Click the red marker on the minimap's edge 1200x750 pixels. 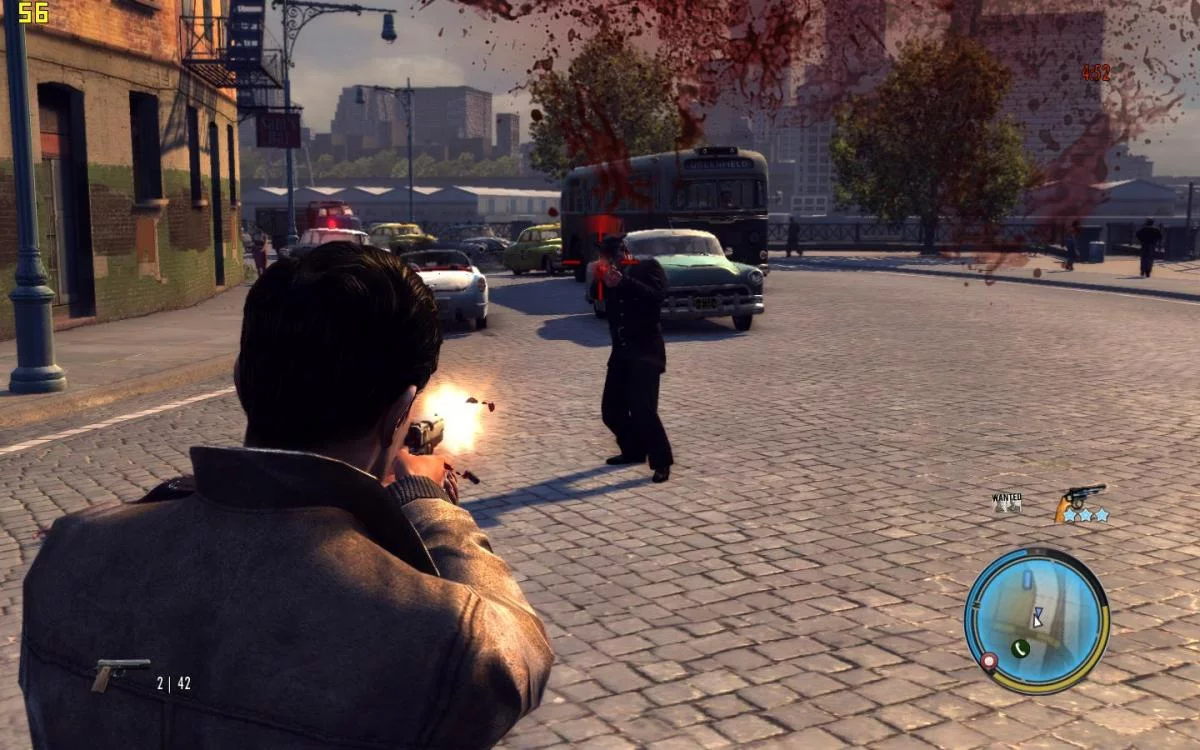point(989,661)
